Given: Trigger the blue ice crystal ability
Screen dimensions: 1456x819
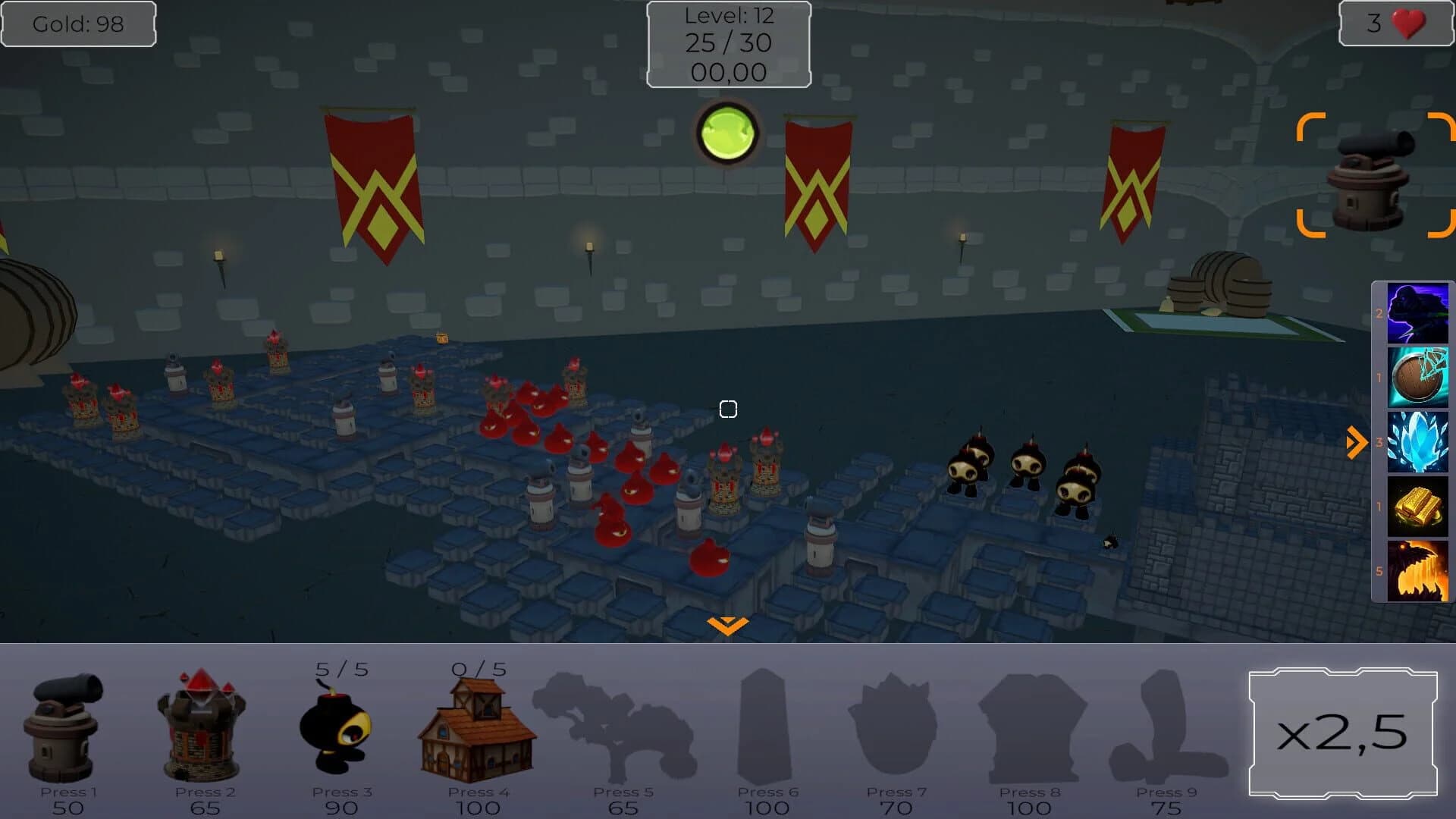Looking at the screenshot, I should click(1417, 441).
